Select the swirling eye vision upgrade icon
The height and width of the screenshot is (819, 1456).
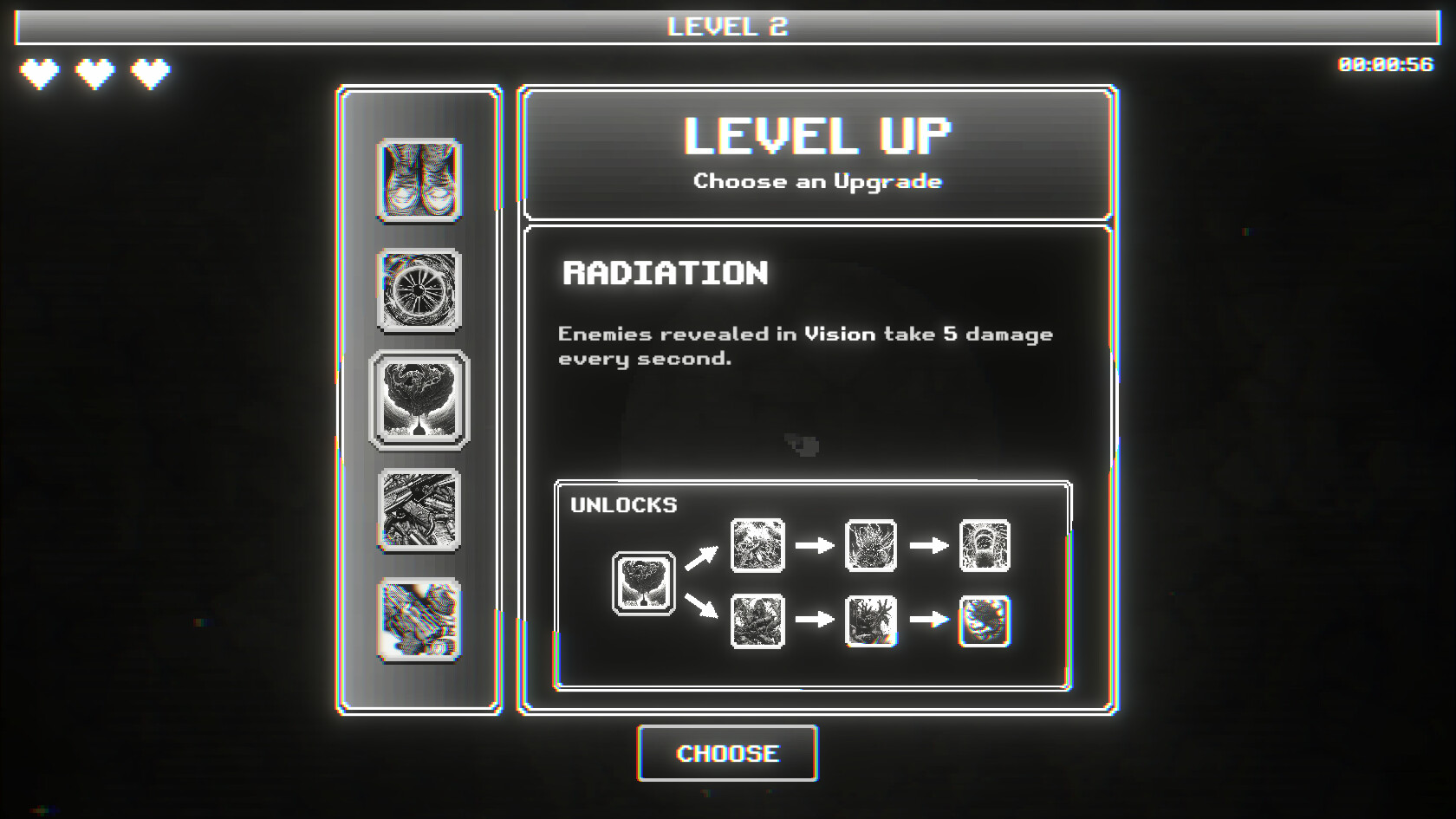coord(419,291)
